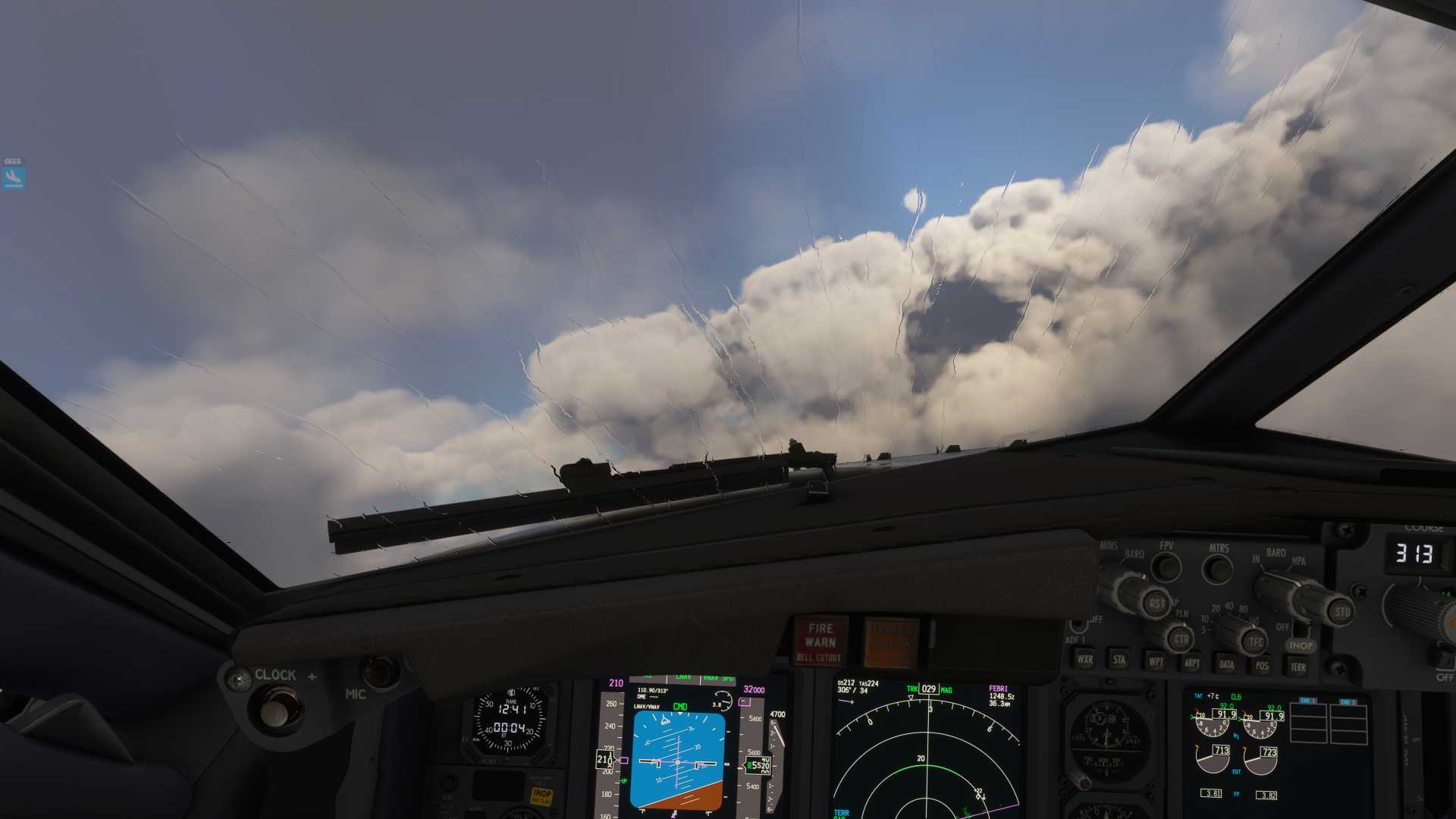Set standard pressure with the STD button
1456x819 pixels.
click(1341, 611)
